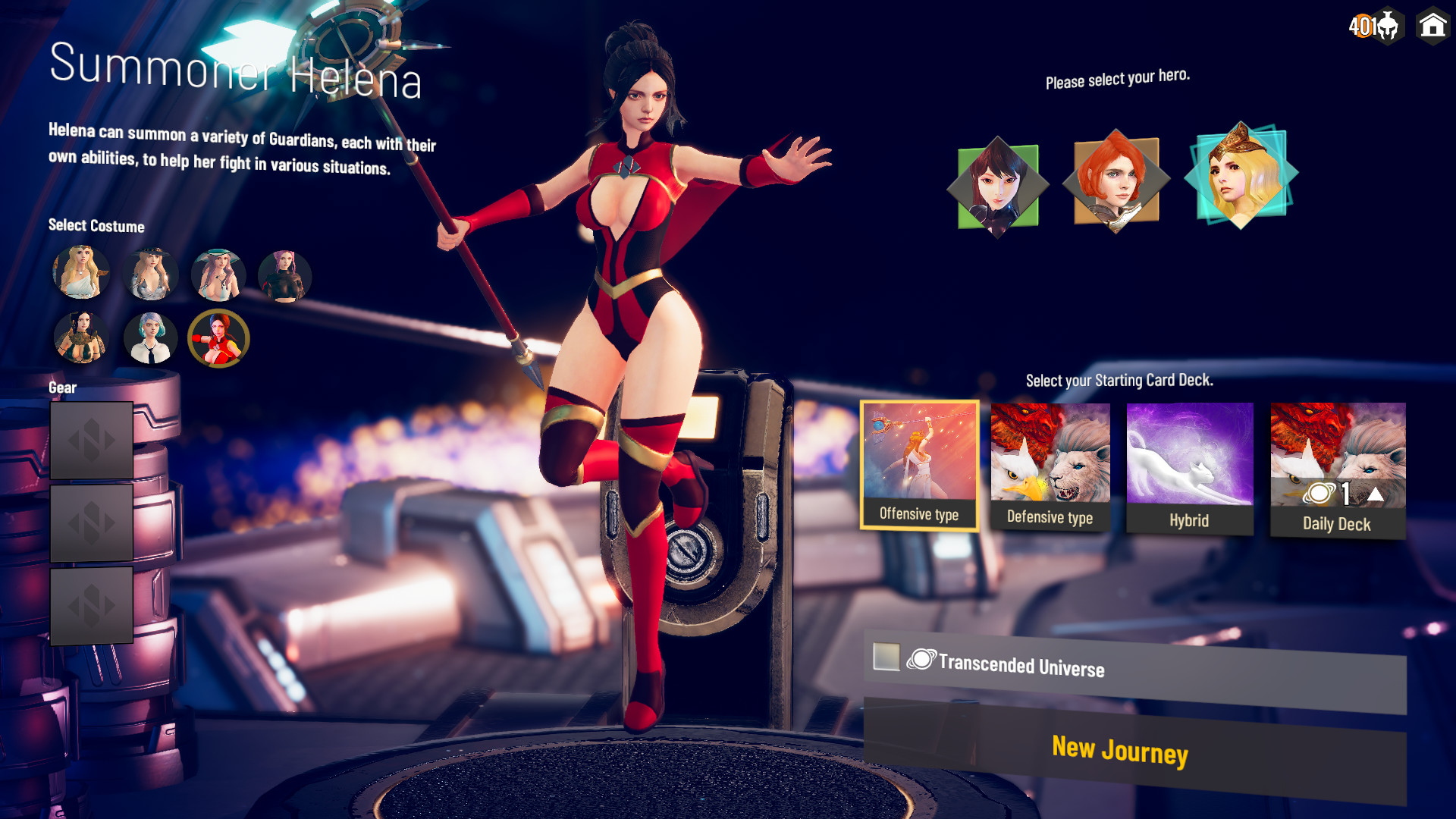This screenshot has height=819, width=1456.
Task: Choose the blue-haired costume with white shirt
Action: click(150, 338)
